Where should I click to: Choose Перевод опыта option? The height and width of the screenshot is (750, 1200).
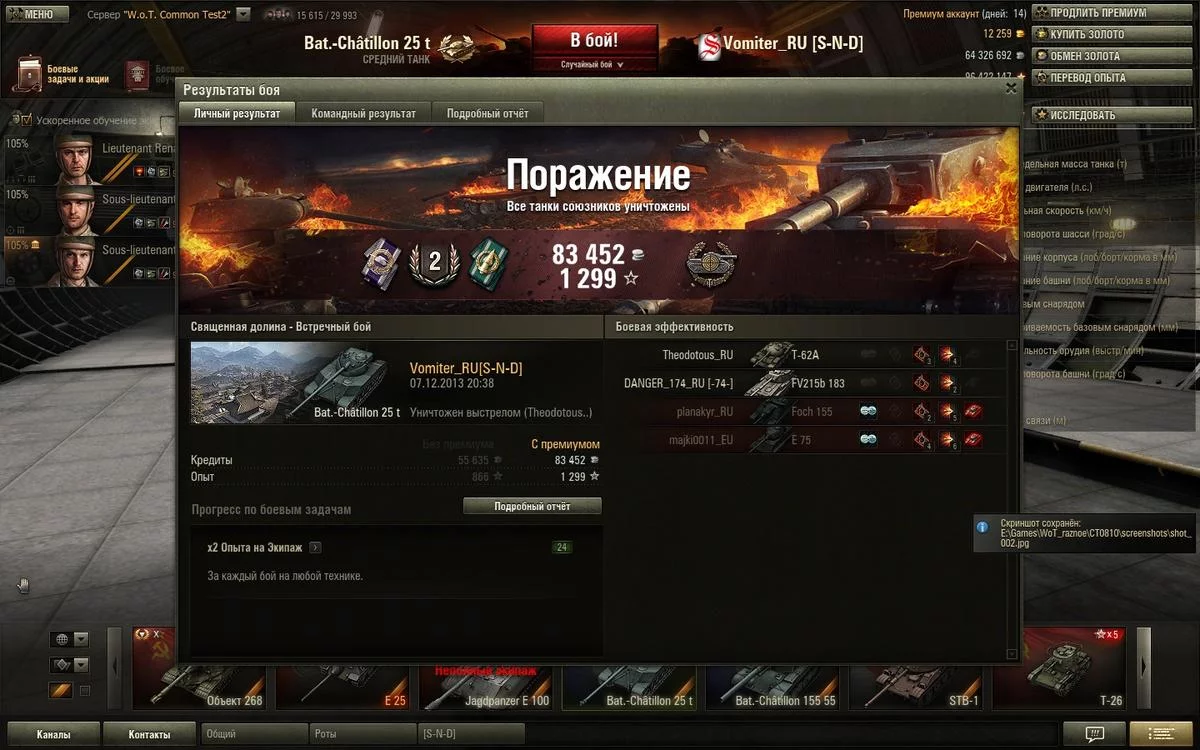tap(1087, 78)
